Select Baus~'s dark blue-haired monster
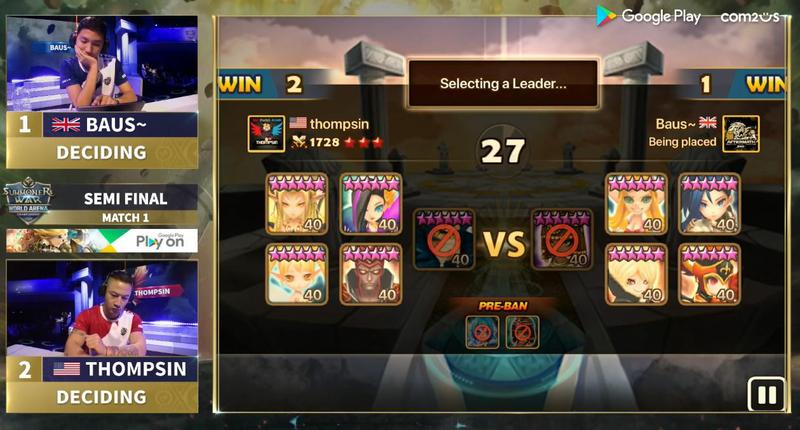 point(709,203)
